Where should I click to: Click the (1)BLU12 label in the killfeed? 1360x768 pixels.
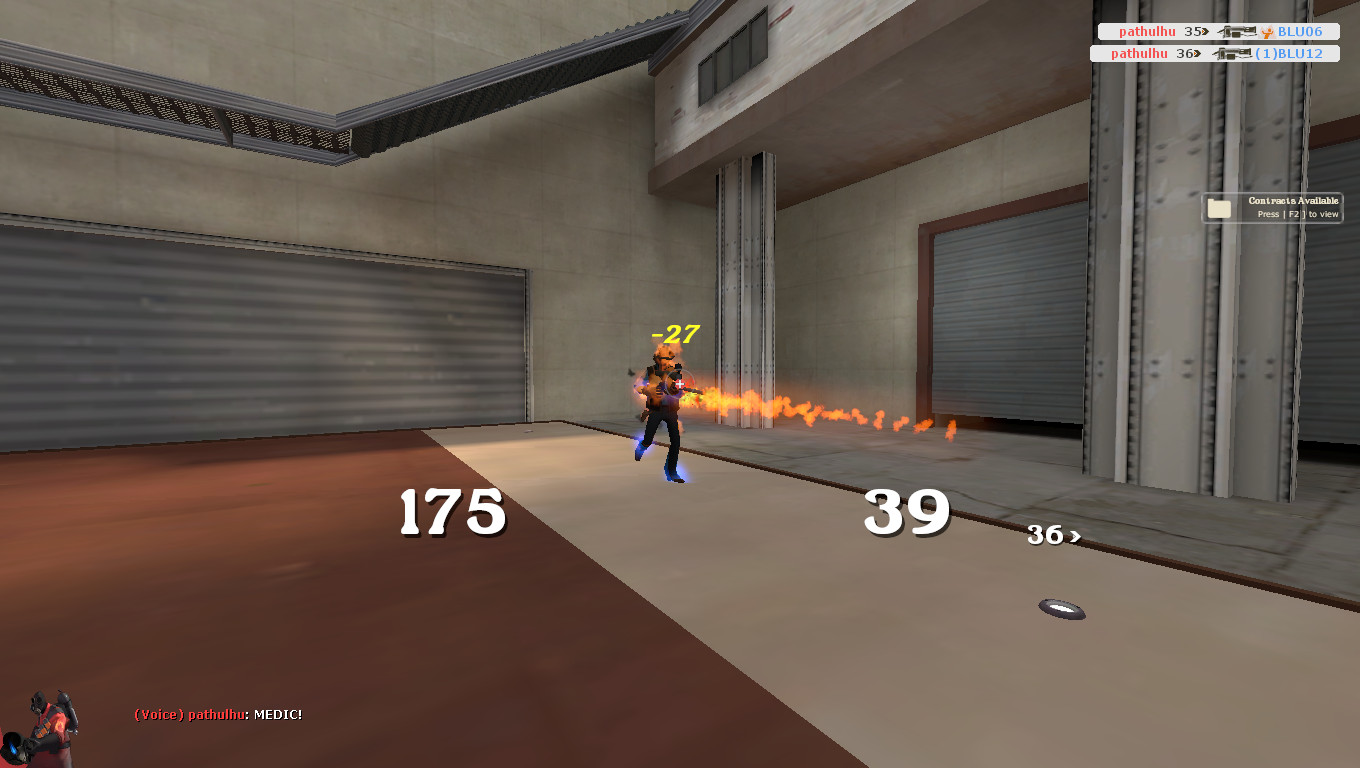click(x=1290, y=53)
